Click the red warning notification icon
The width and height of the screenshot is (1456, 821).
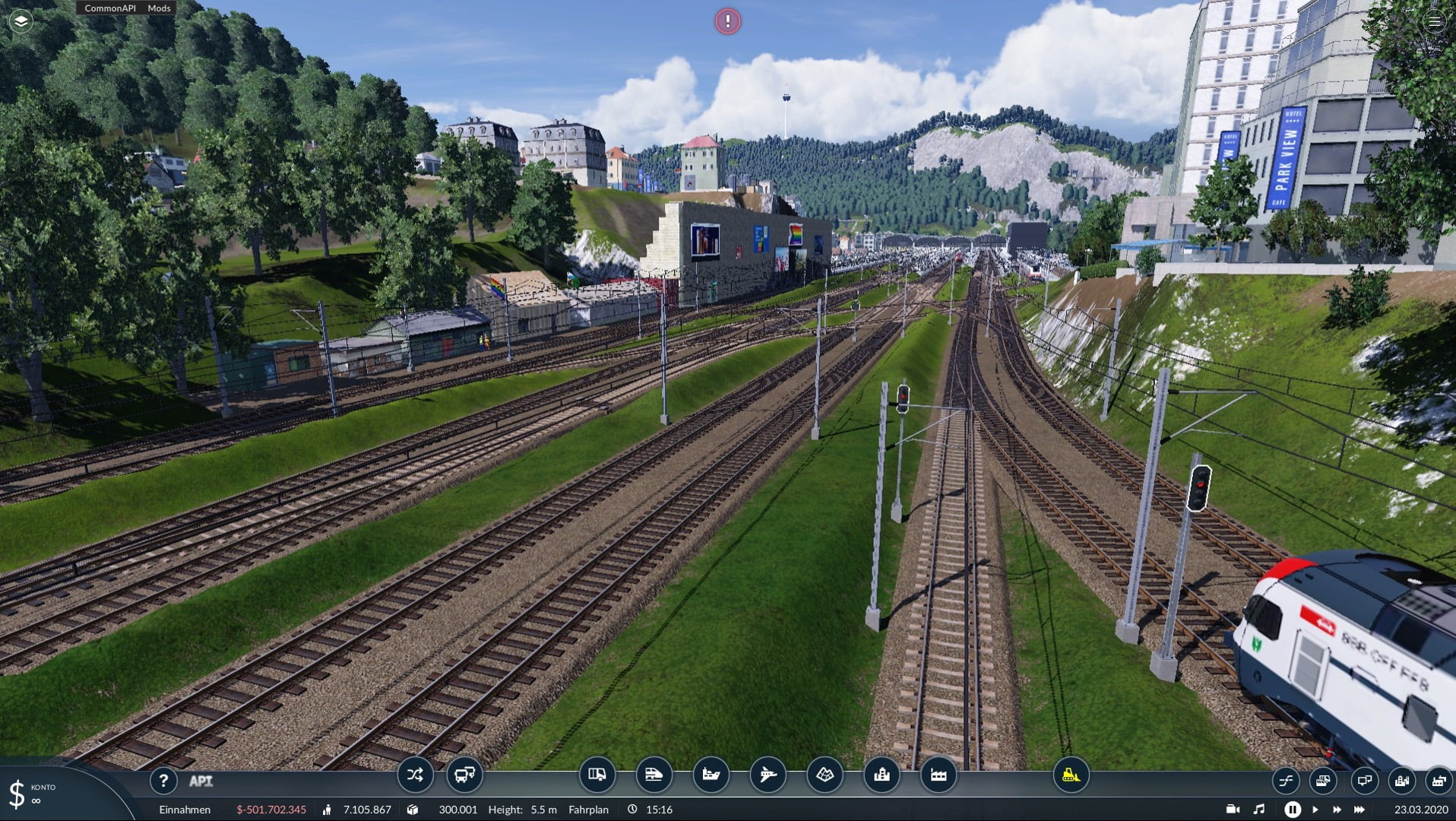point(727,21)
